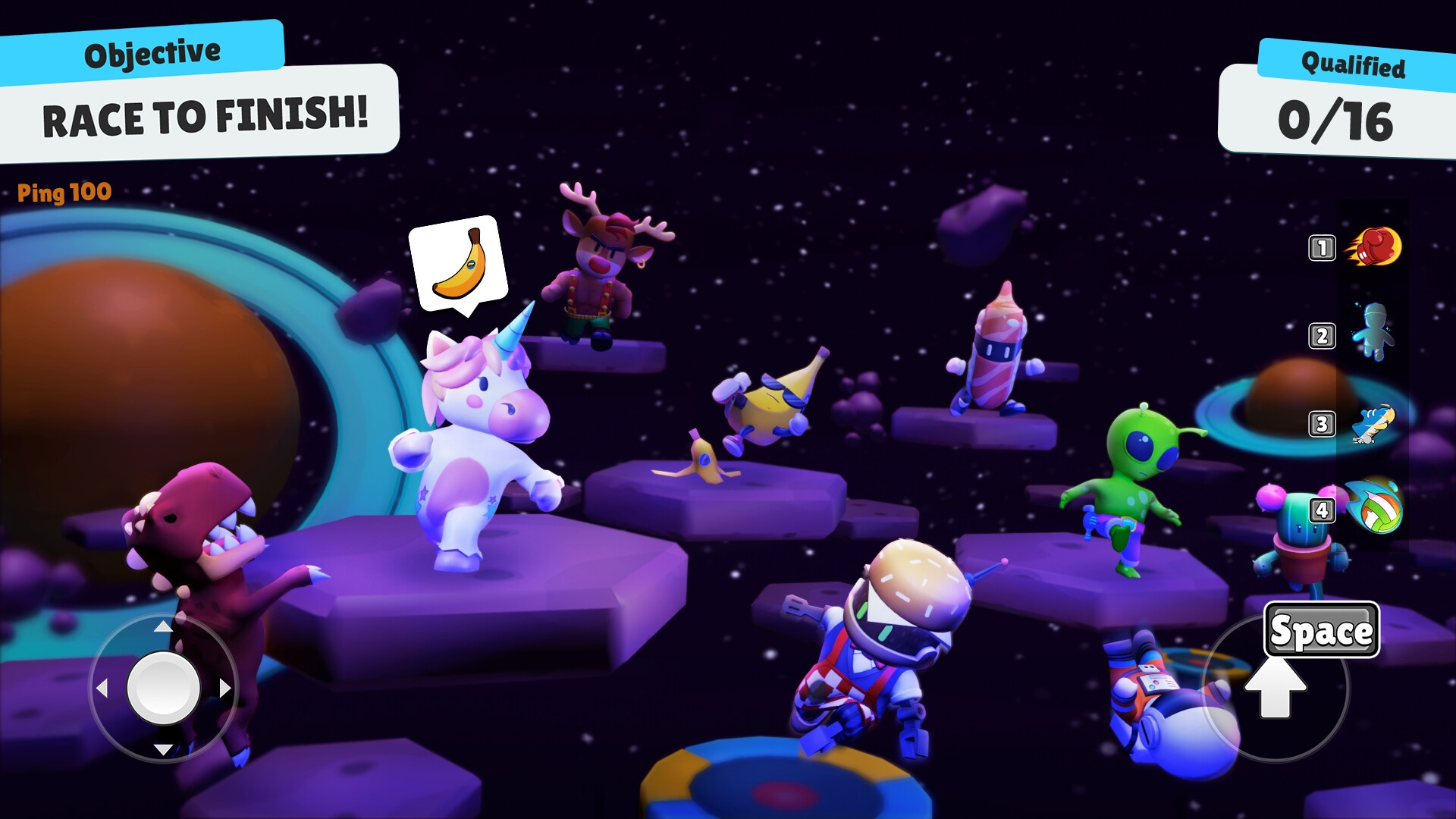Use the glowing blue character ability
The width and height of the screenshot is (1456, 819).
click(x=1374, y=332)
